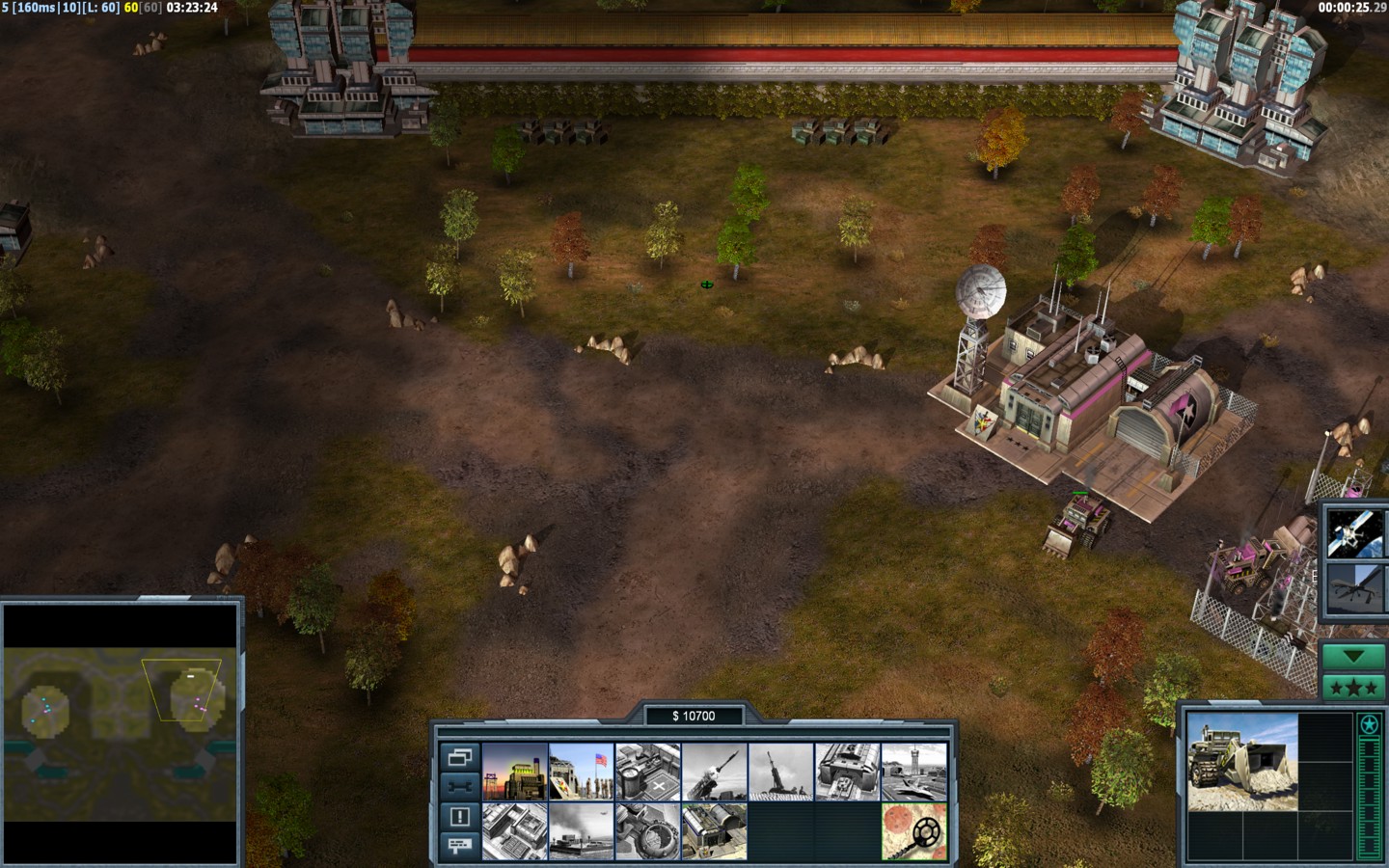Choose the War Factory build icon
The image size is (1389, 868).
click(x=847, y=772)
